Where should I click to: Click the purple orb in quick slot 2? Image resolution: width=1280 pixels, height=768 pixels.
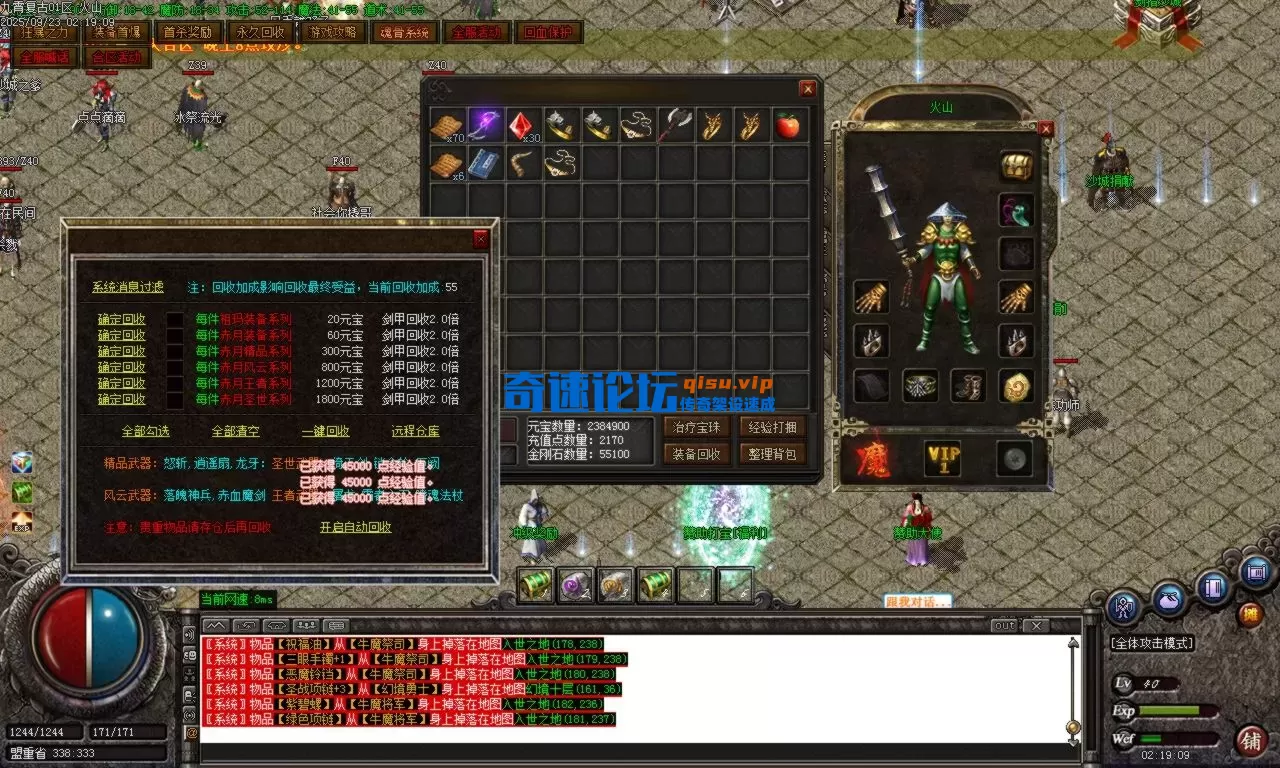point(573,583)
